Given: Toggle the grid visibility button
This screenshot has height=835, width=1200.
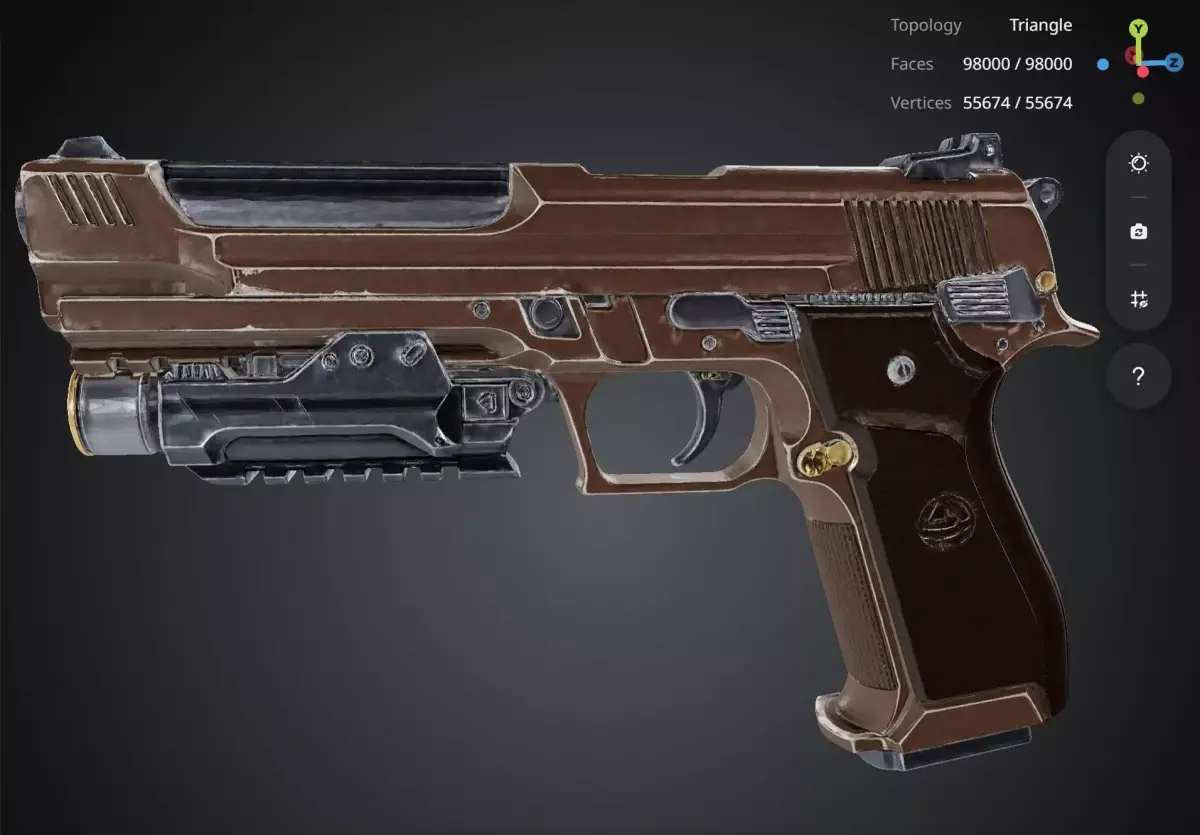Looking at the screenshot, I should click(1138, 299).
